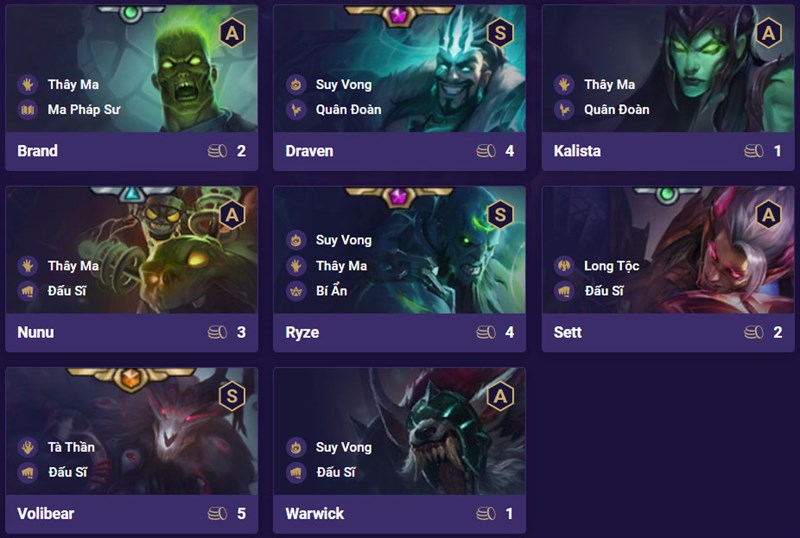Select the Quân Đoàn trait on Draven
Image resolution: width=800 pixels, height=538 pixels.
point(348,110)
